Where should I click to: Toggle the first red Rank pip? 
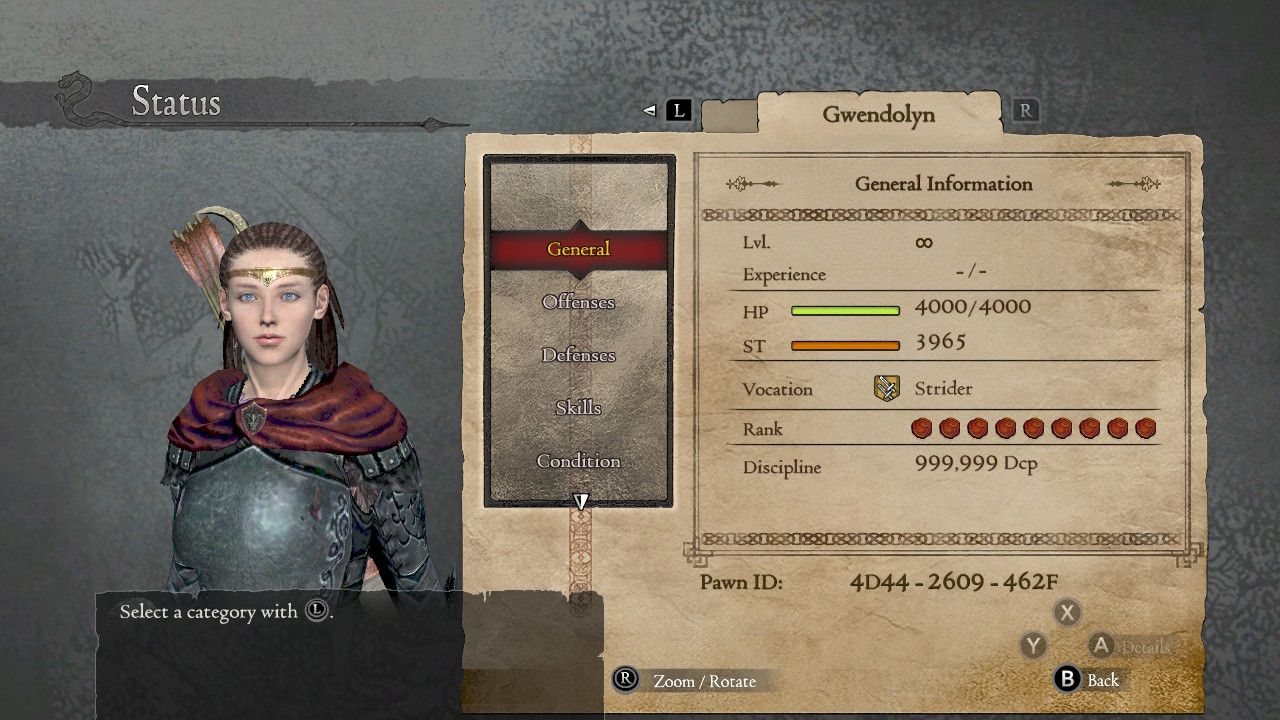922,428
